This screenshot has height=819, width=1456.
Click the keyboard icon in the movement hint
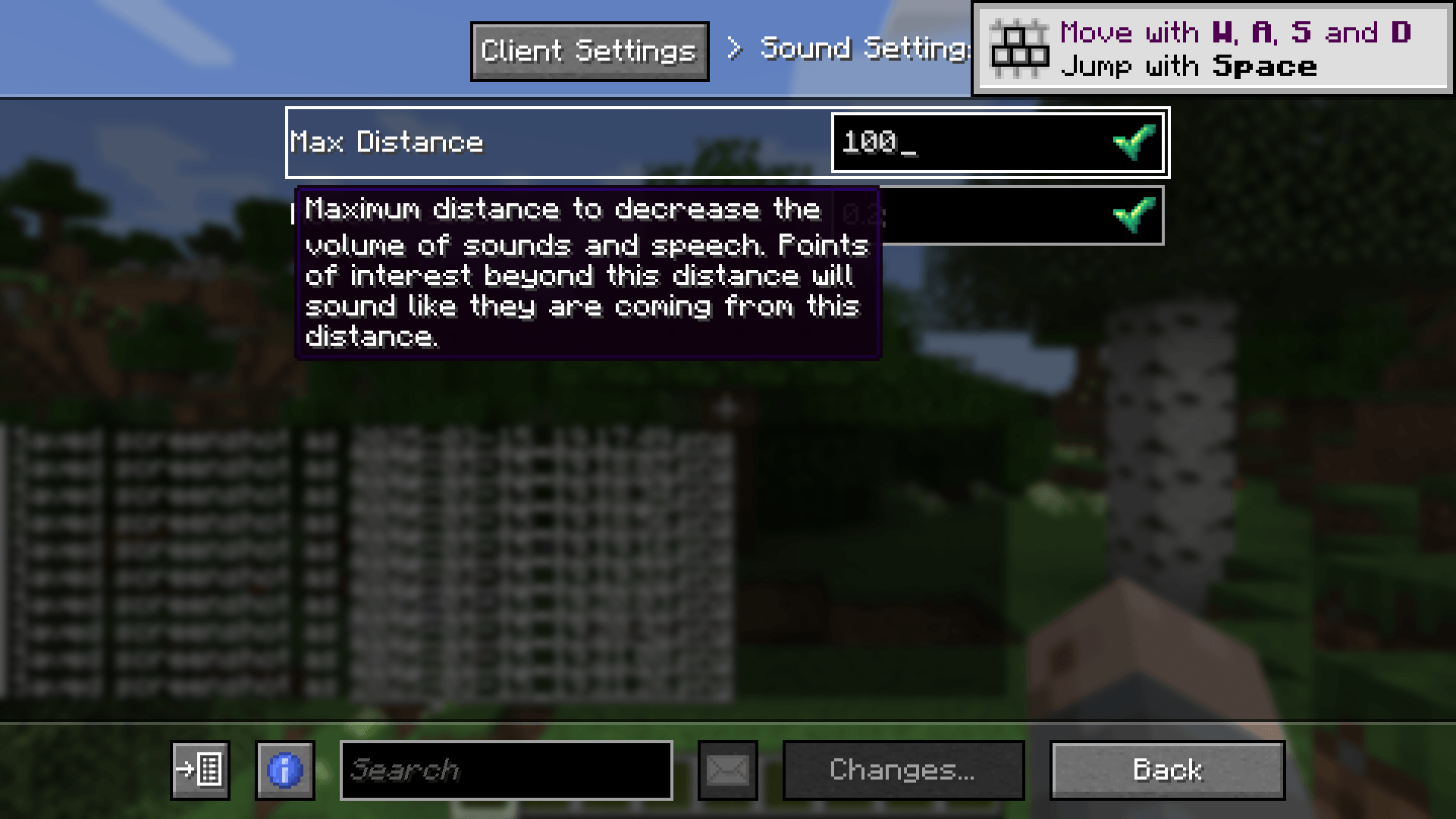tap(1018, 49)
